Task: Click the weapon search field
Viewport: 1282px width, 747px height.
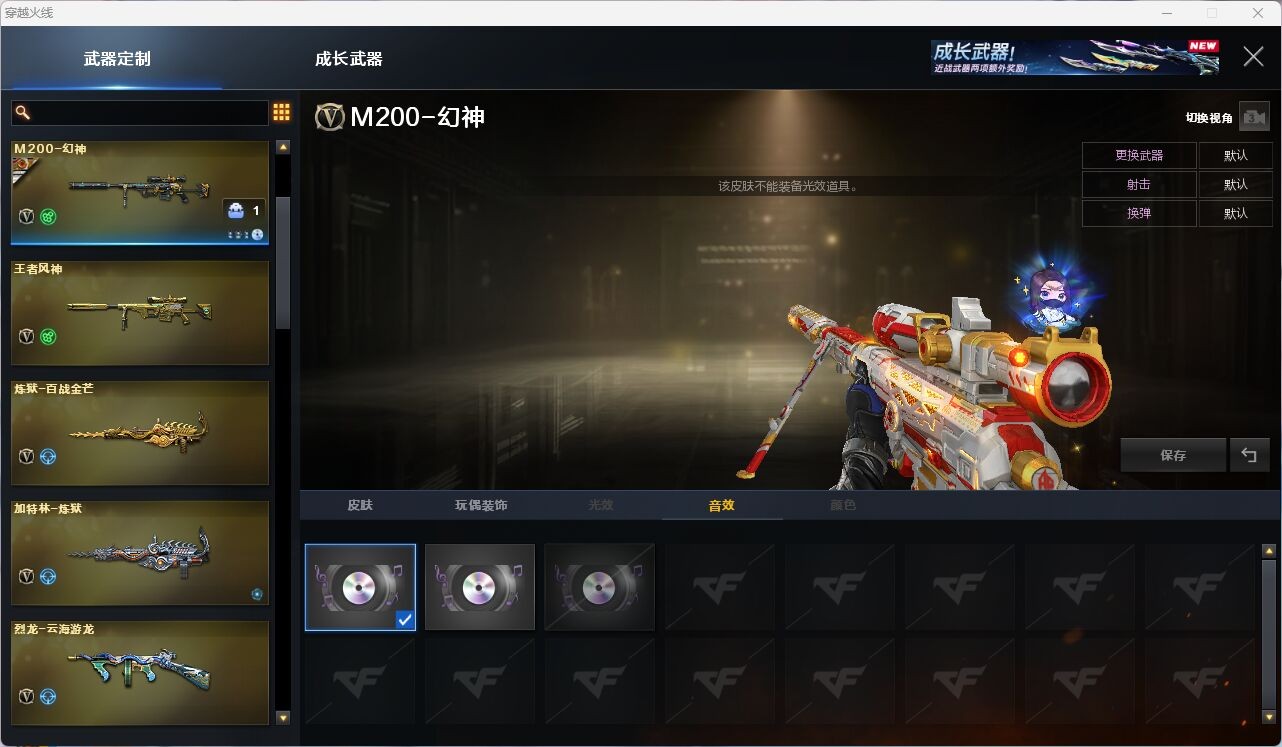Action: pos(140,112)
